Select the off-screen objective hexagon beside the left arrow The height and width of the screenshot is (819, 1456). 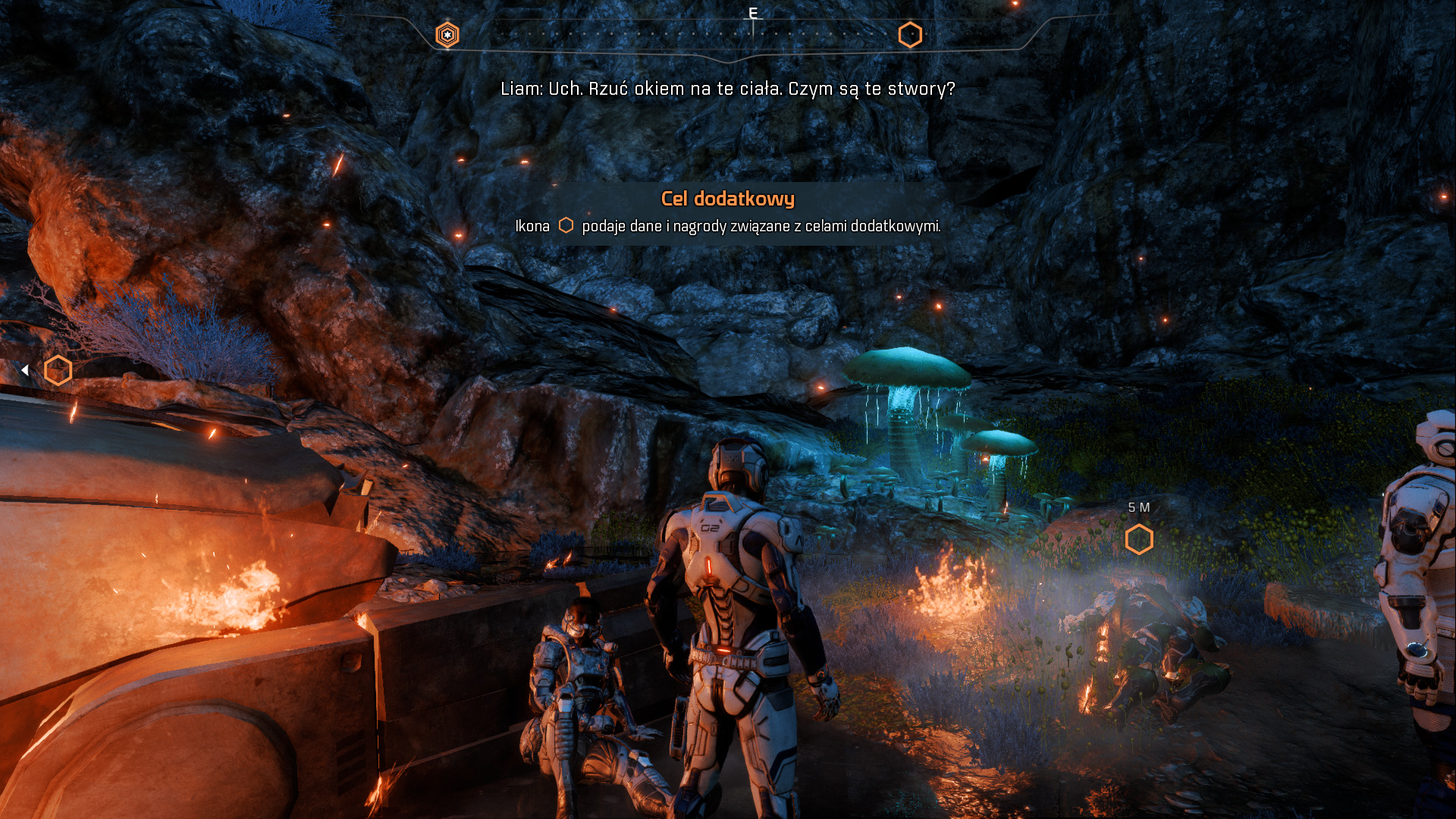(x=58, y=370)
